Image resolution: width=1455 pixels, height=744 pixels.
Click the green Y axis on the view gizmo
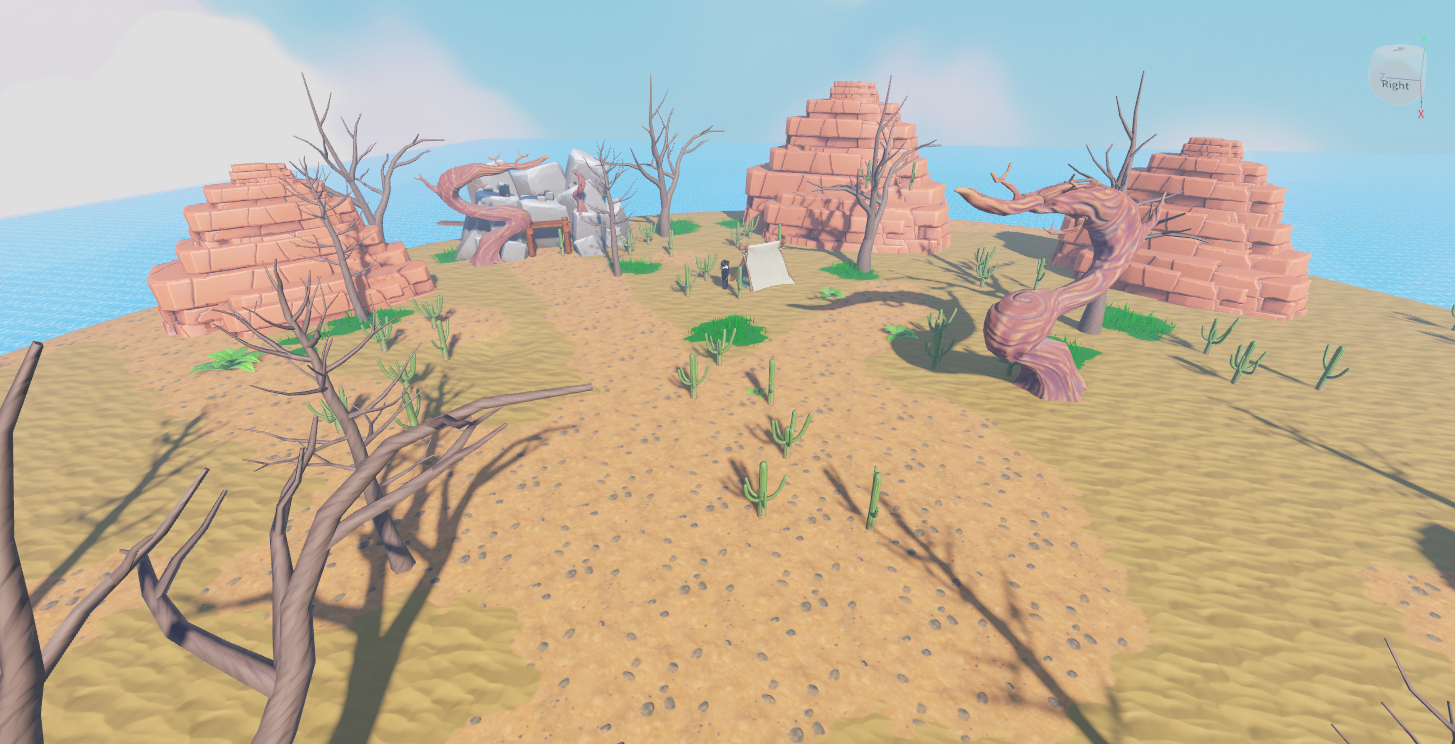(1423, 37)
